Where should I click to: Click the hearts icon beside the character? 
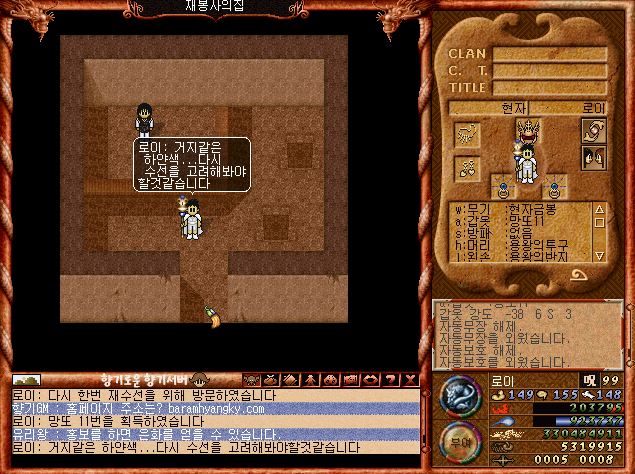tap(467, 168)
